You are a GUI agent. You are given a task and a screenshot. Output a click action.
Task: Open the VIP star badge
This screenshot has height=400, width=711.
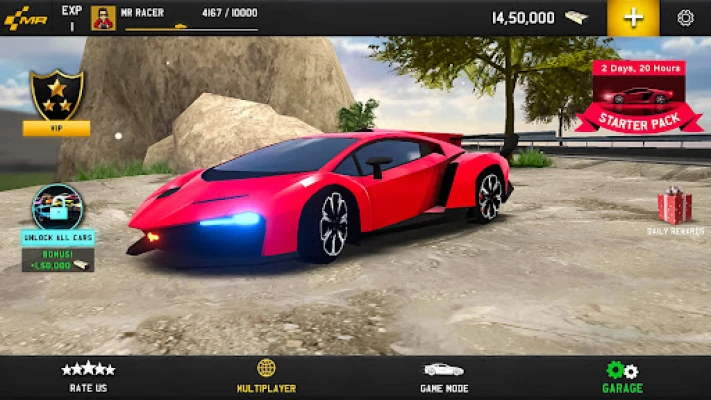56,97
